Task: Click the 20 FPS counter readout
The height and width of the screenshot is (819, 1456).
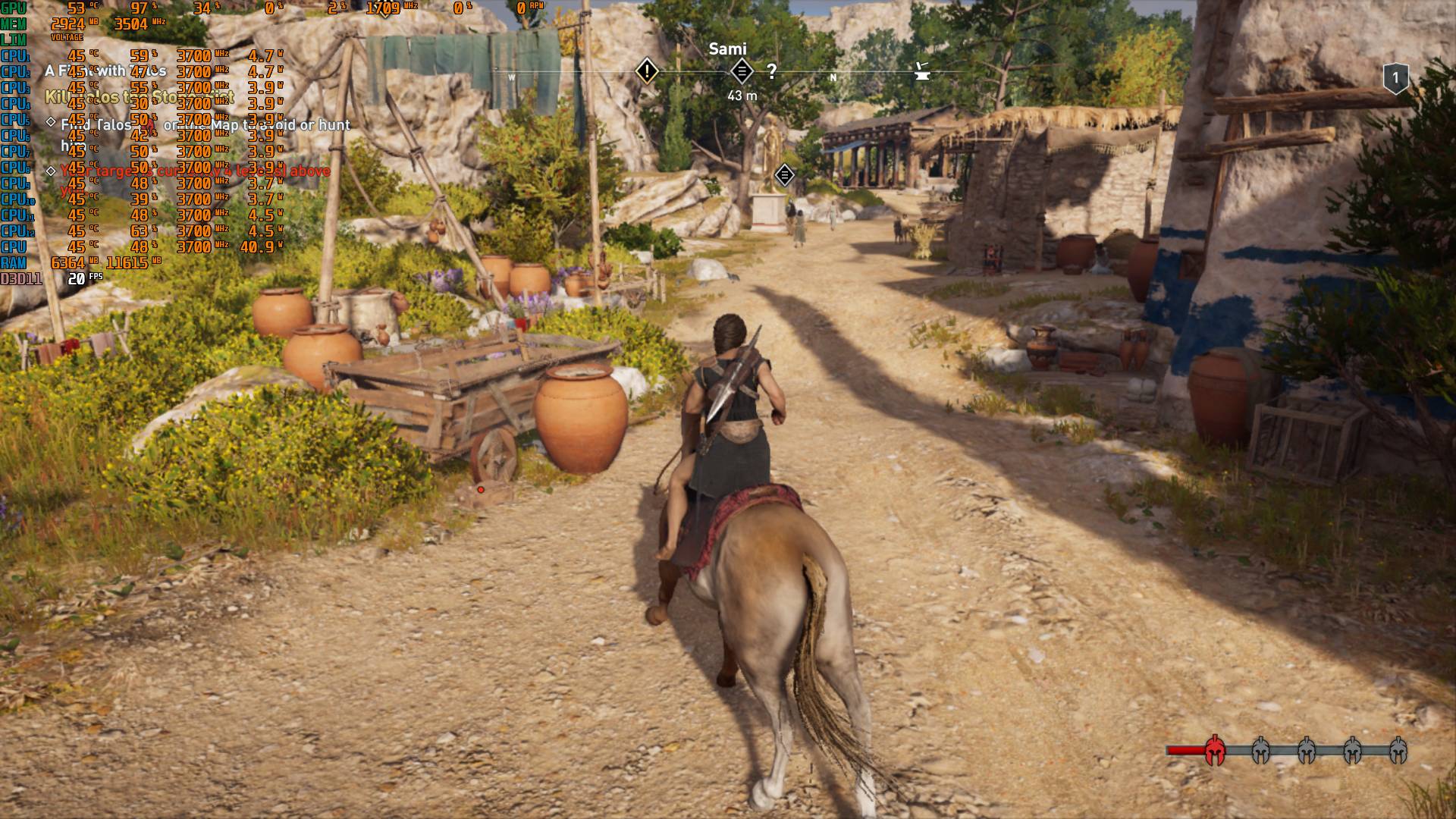Action: coord(80,279)
